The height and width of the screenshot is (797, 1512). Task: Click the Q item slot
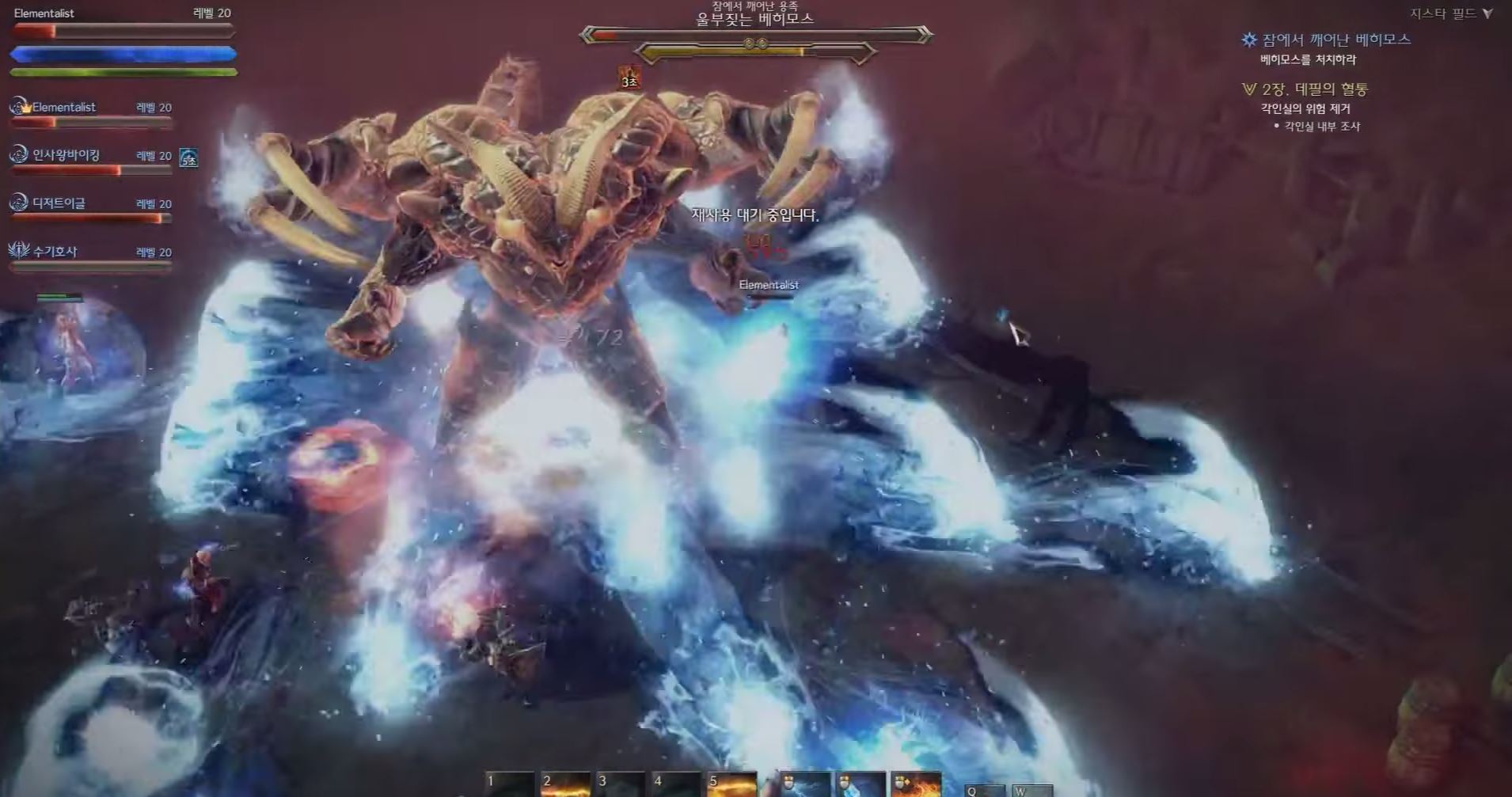[984, 790]
